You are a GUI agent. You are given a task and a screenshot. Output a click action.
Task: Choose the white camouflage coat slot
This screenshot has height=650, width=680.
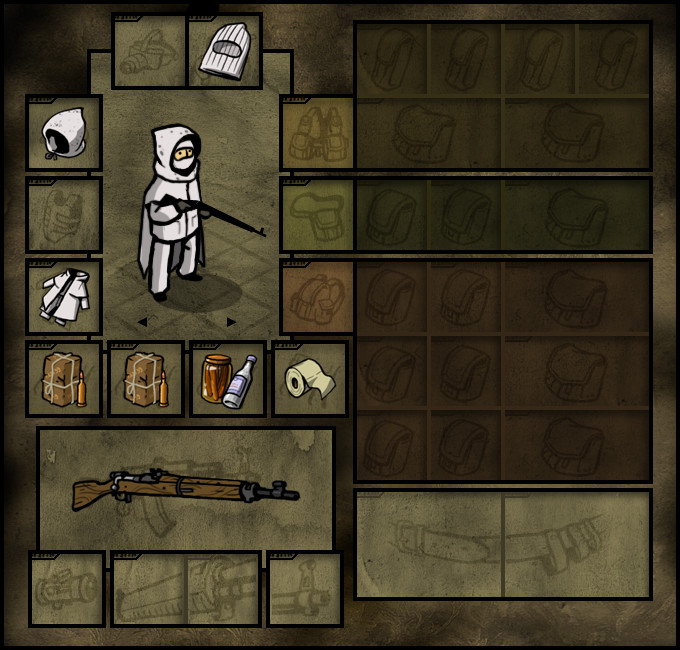pos(64,297)
